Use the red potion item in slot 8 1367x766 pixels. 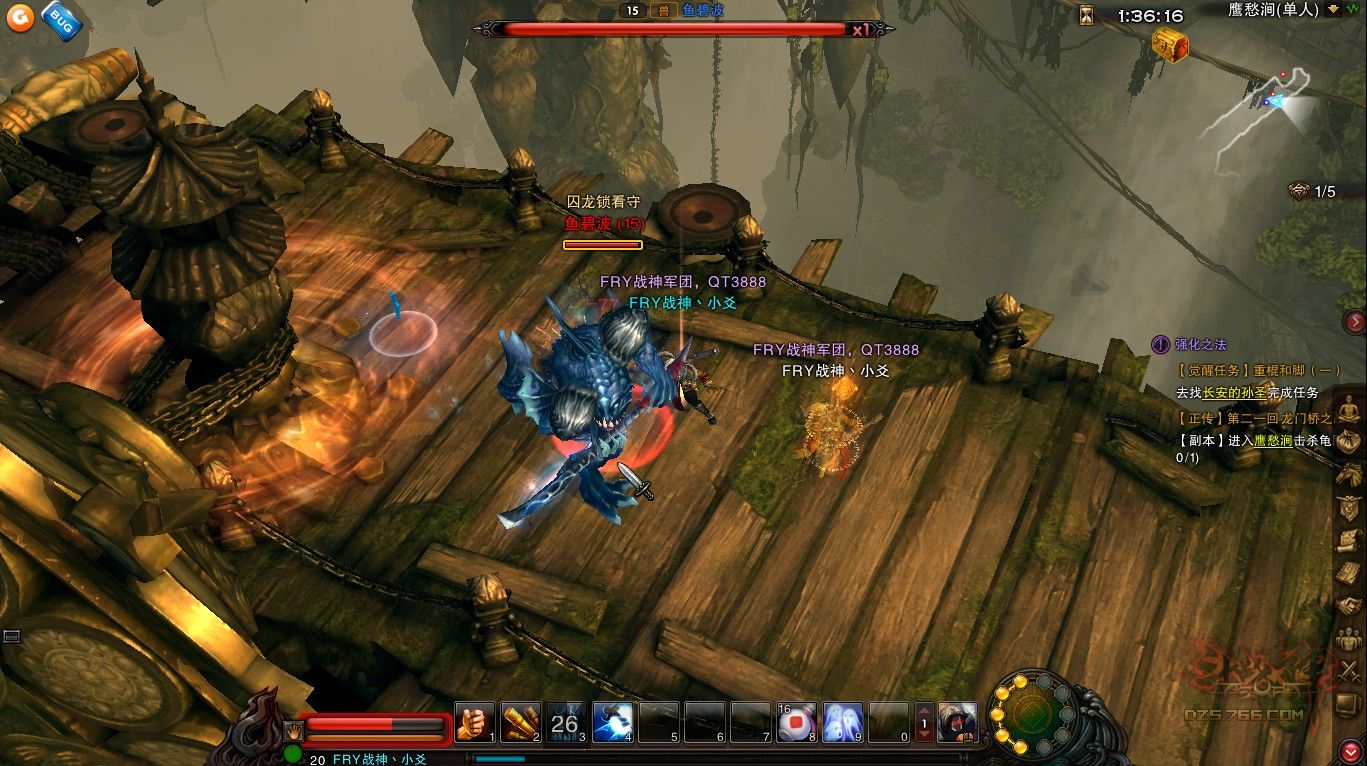796,722
